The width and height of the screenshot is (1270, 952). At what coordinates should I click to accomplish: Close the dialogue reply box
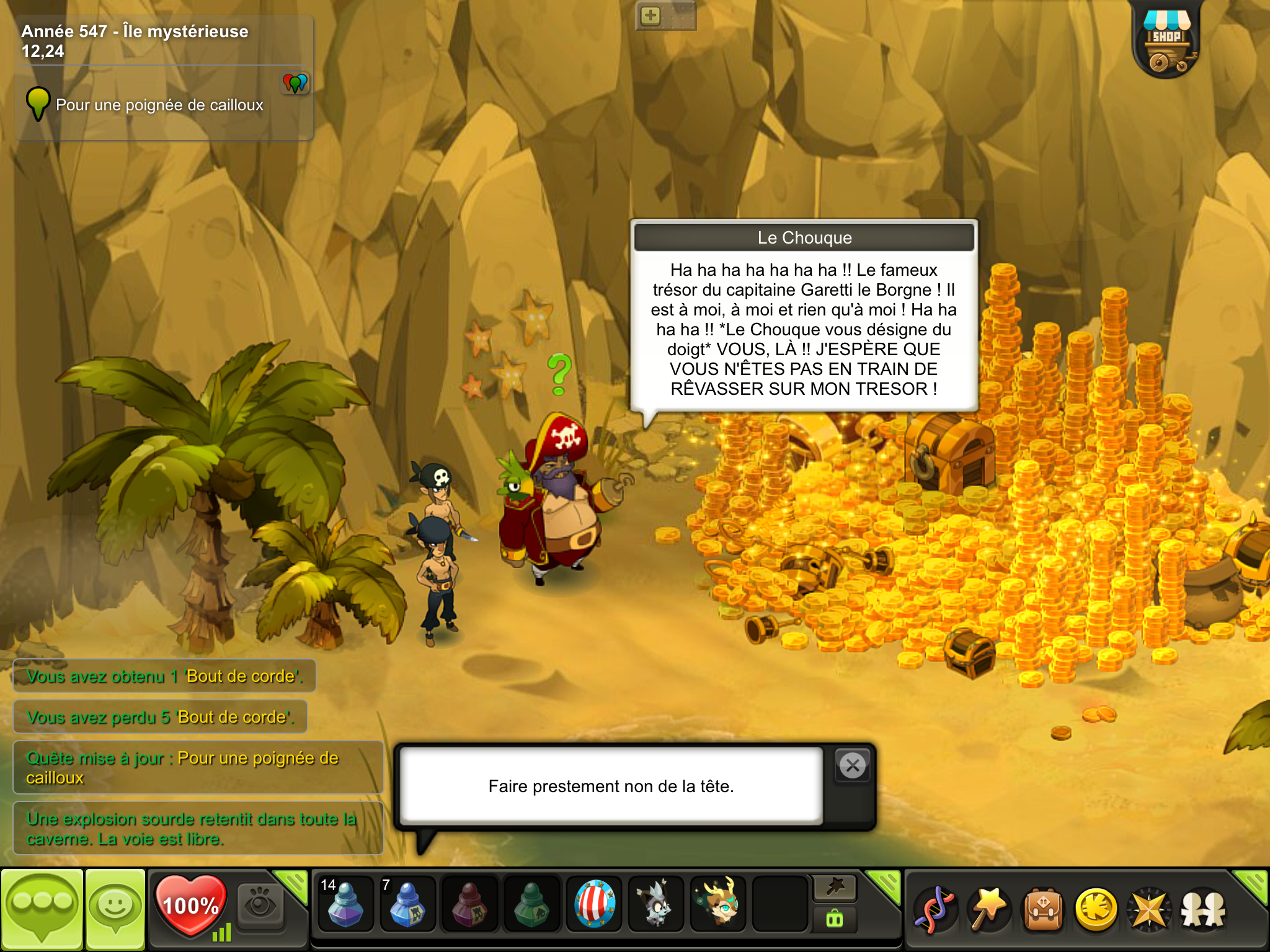point(853,766)
